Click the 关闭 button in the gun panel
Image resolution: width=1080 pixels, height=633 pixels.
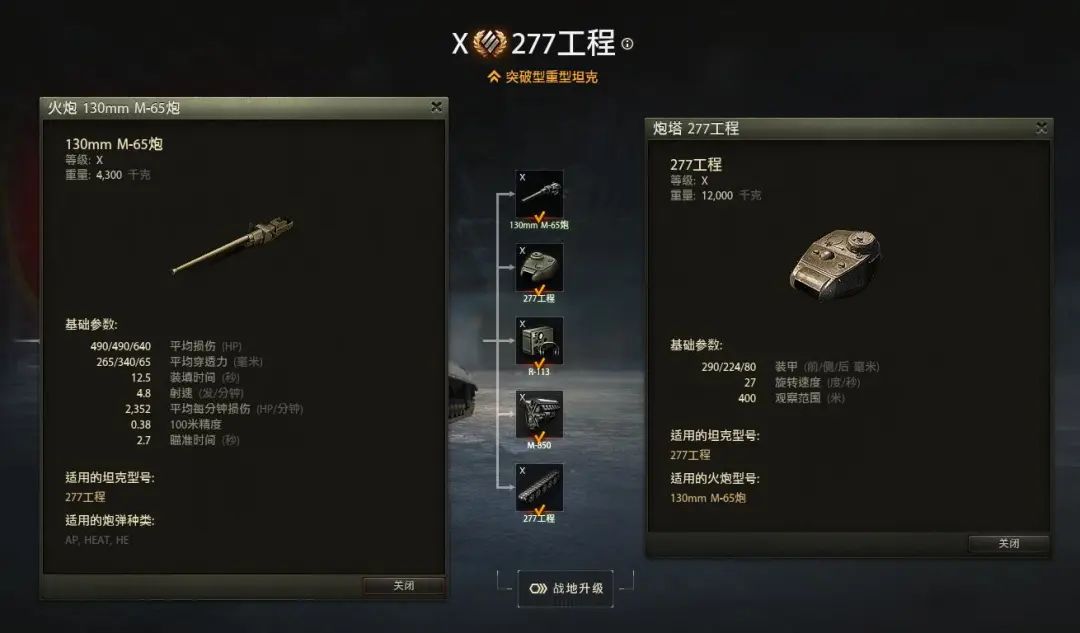click(403, 585)
